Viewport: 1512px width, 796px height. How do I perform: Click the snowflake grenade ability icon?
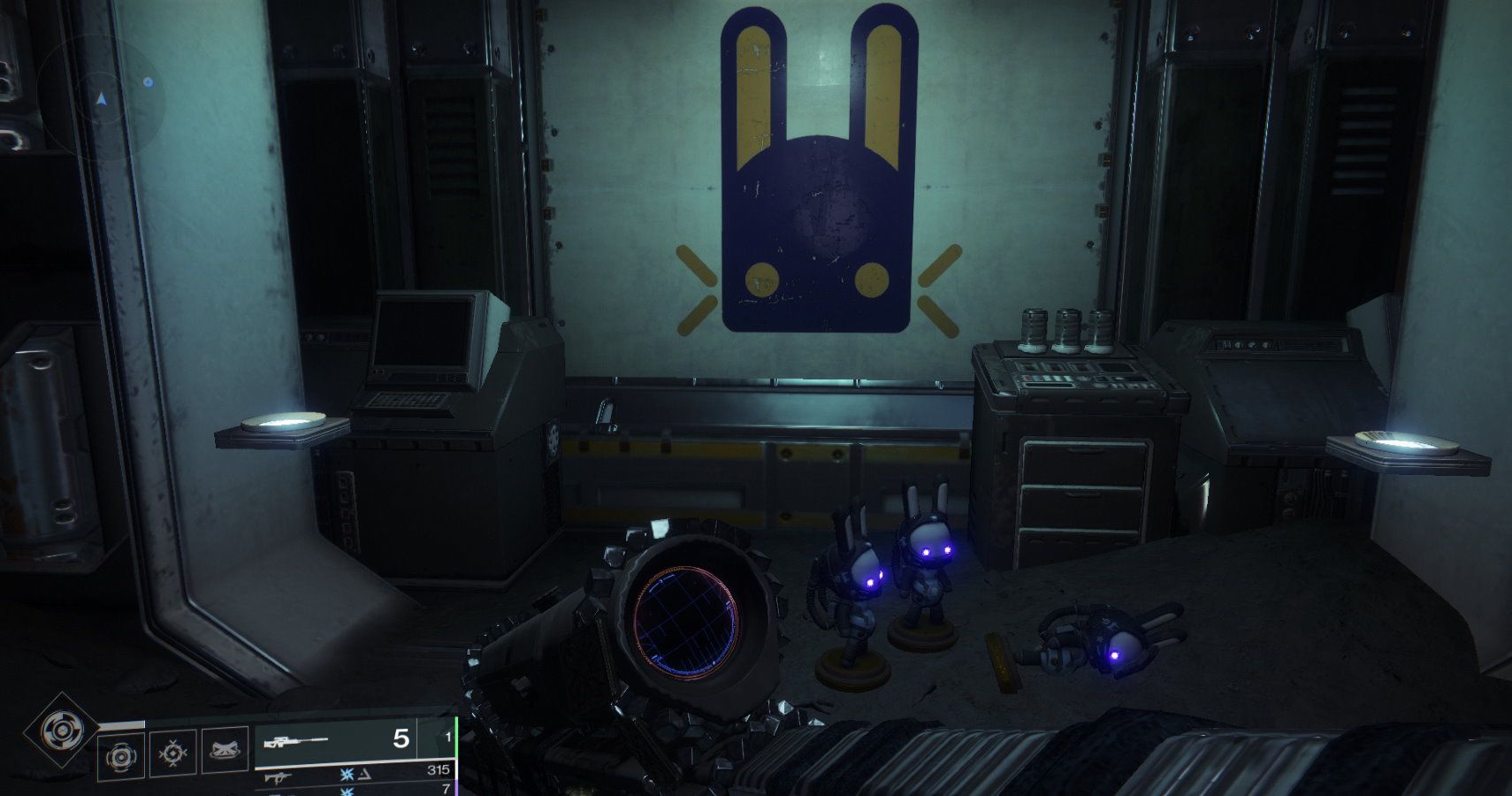[172, 753]
